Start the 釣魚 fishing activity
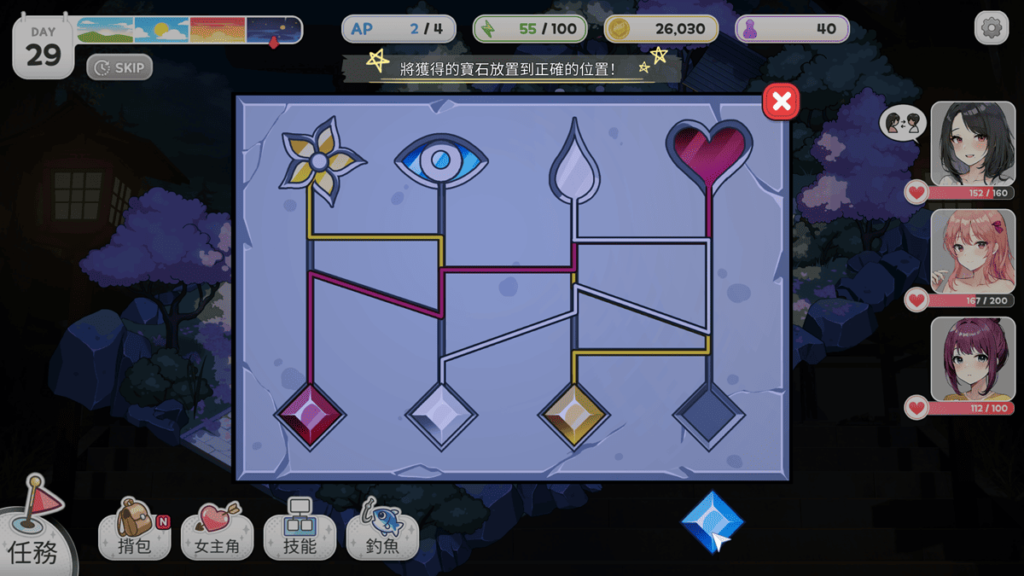This screenshot has height=576, width=1024. click(x=383, y=530)
